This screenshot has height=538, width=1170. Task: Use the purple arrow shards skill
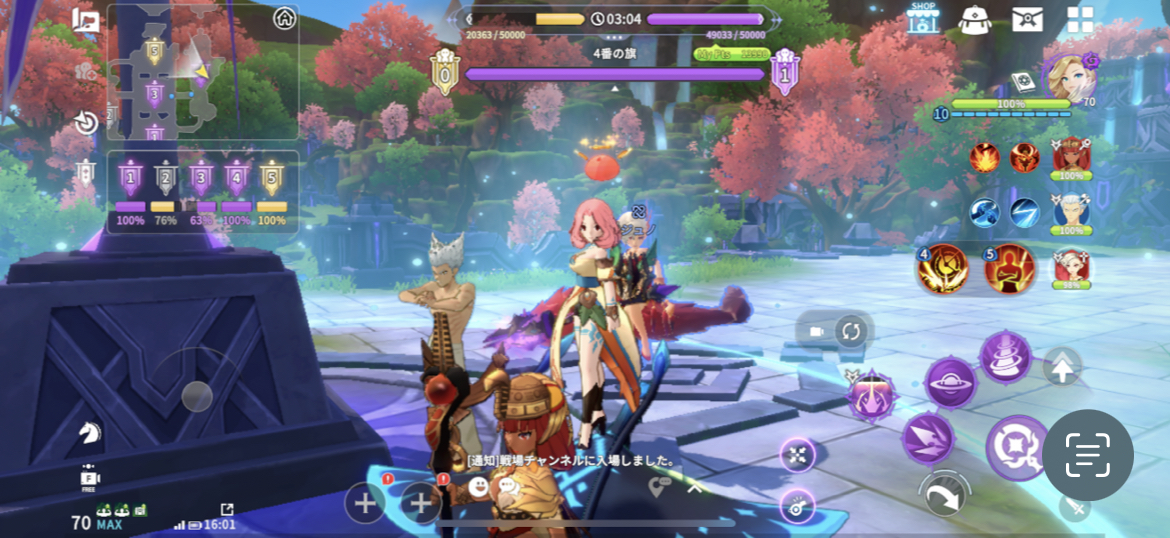[x=927, y=438]
